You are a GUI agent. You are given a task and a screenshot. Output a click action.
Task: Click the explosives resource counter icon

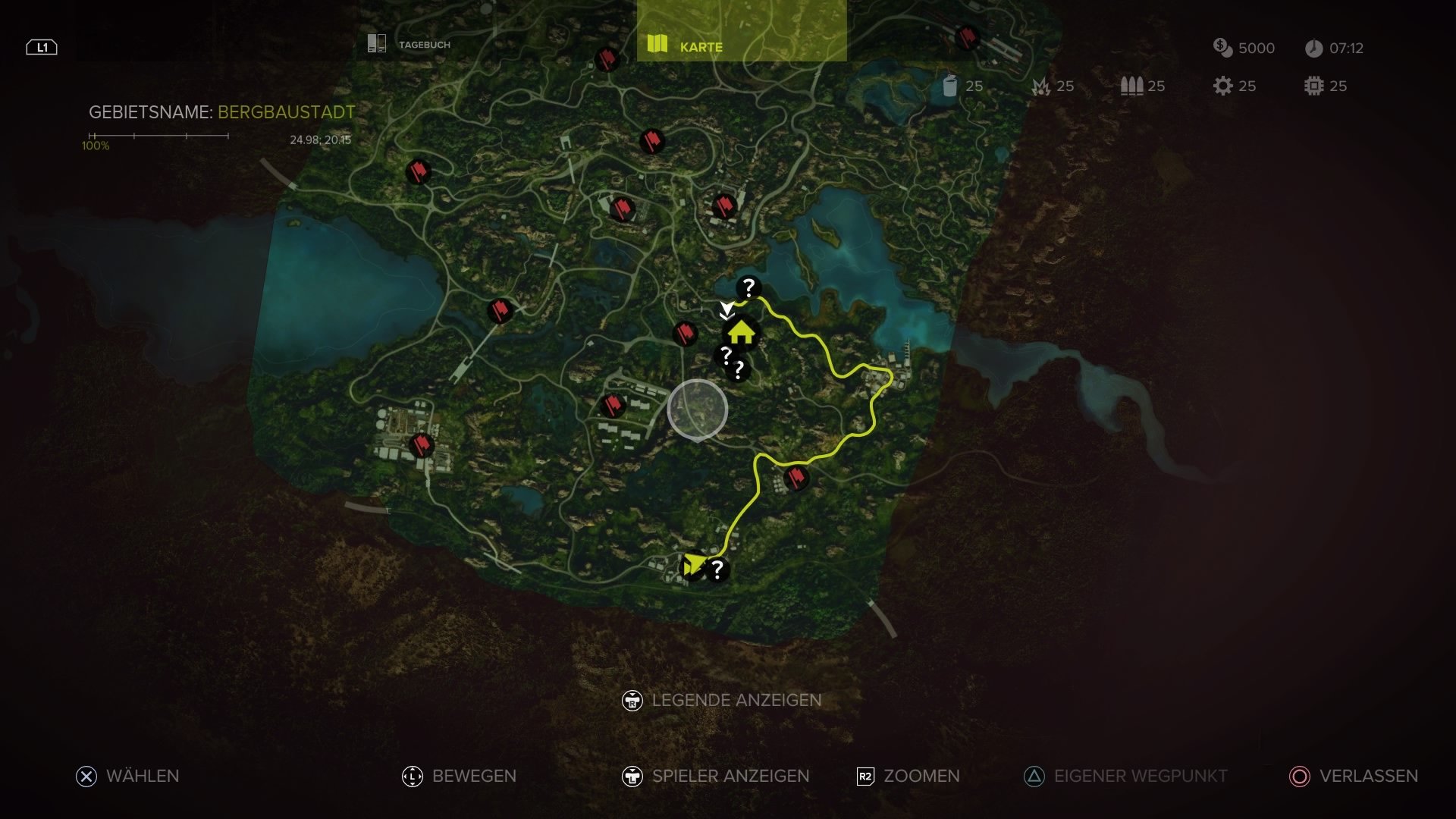[1042, 86]
